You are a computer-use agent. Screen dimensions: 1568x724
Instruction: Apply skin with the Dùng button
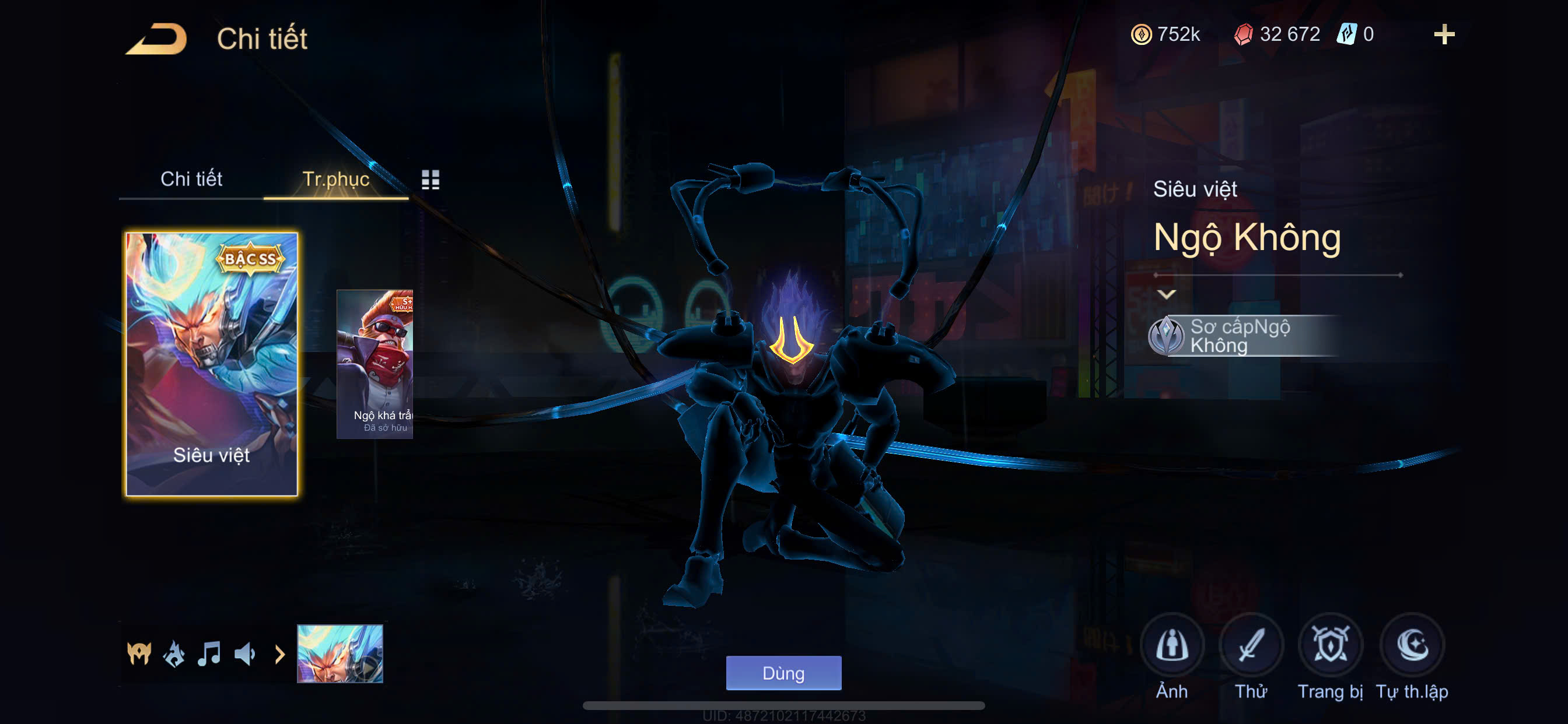click(x=783, y=673)
